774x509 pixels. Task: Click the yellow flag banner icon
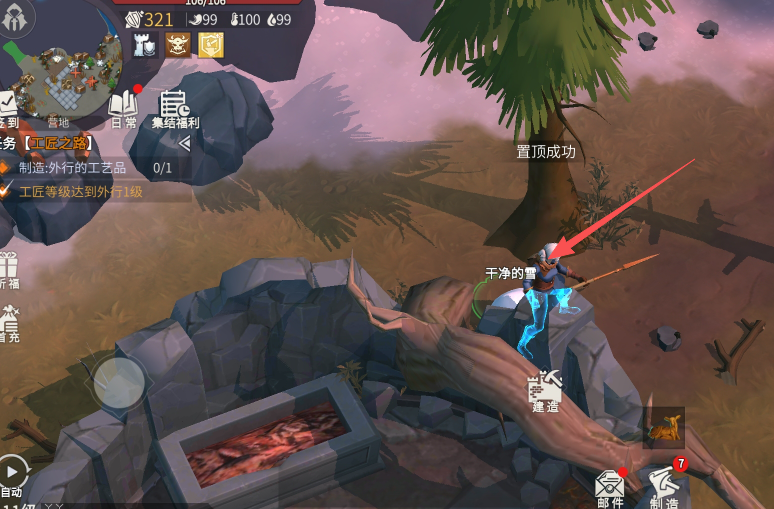(210, 45)
